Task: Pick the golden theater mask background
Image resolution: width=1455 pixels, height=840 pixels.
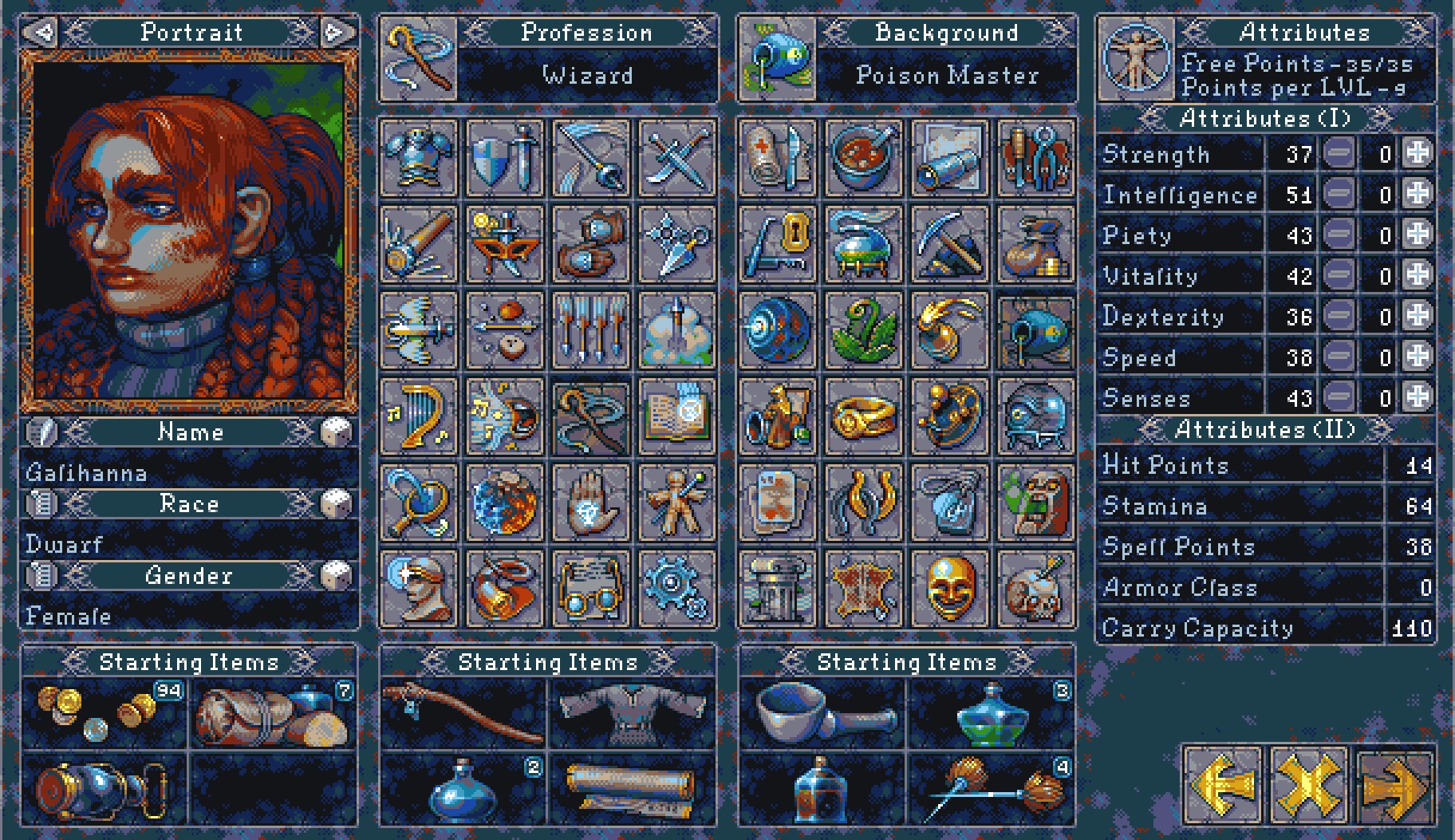Action: click(x=949, y=589)
